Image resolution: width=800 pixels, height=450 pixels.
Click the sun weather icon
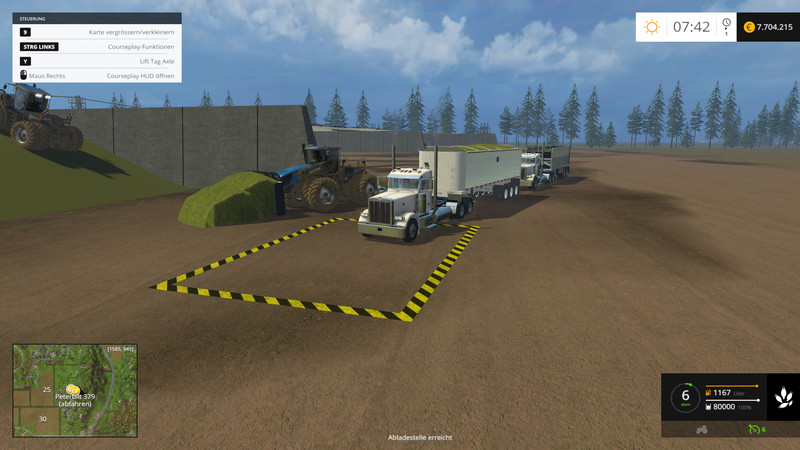(652, 27)
